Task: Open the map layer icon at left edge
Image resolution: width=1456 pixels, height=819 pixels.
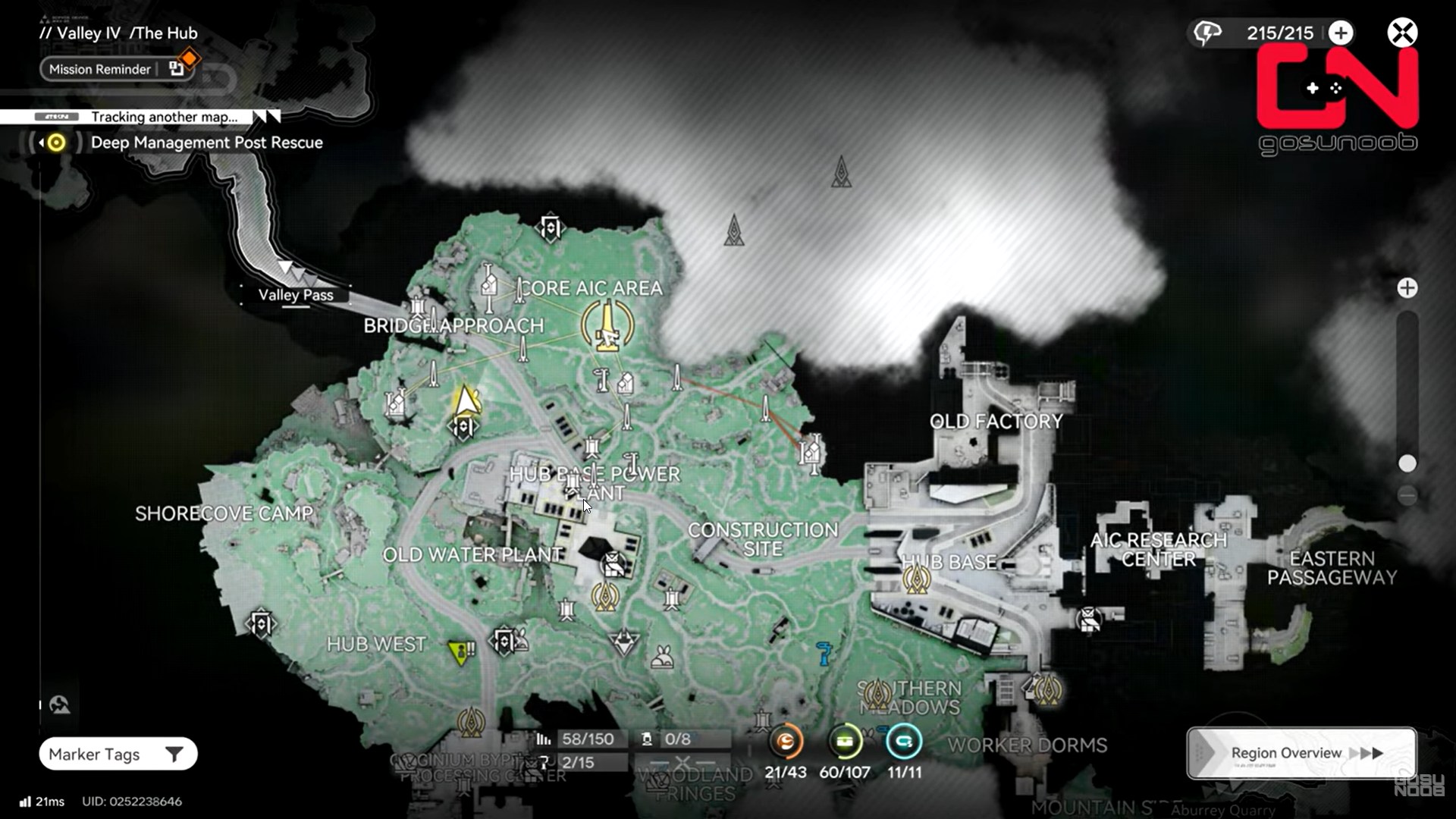Action: click(60, 705)
